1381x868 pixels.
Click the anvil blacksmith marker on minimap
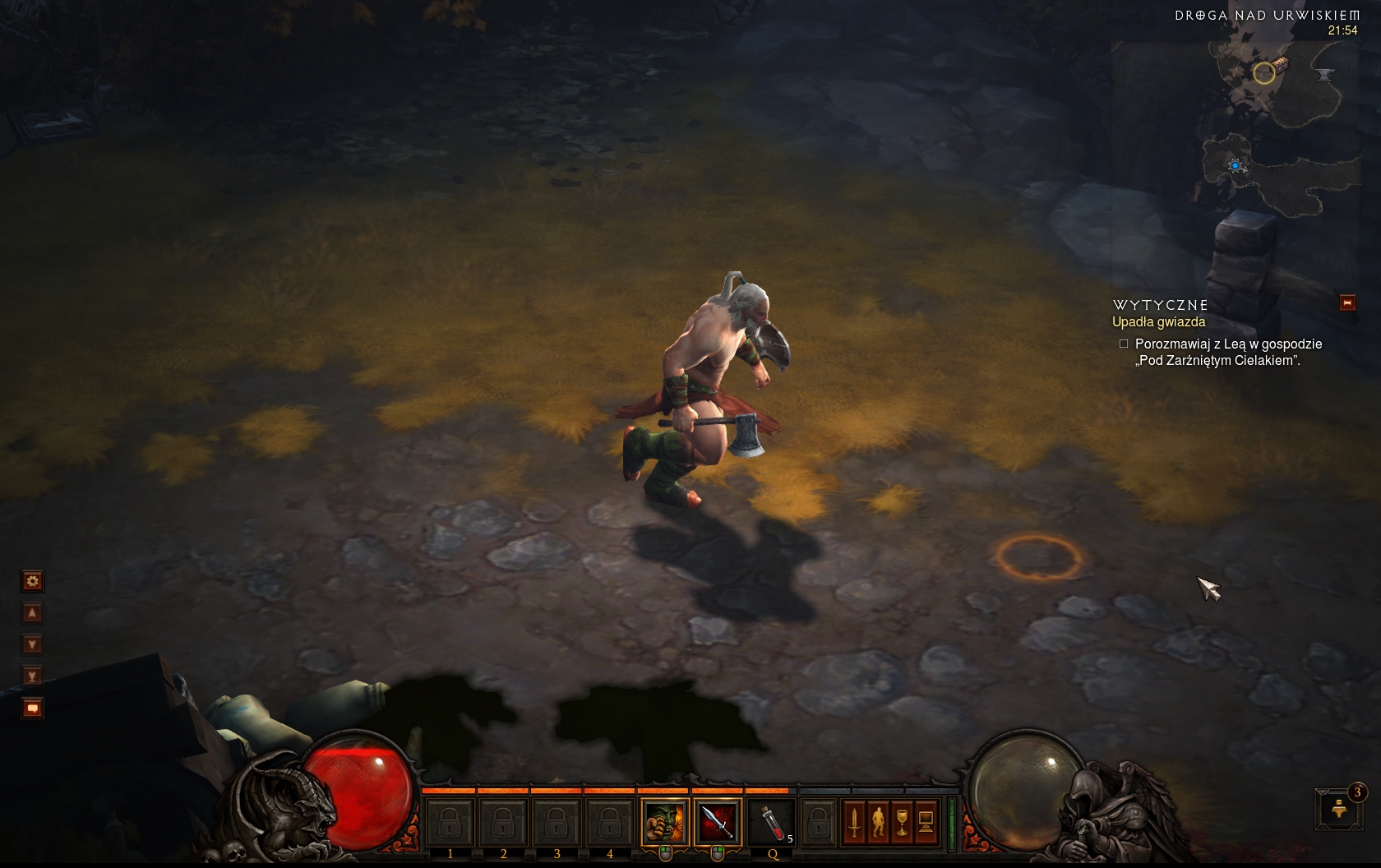point(1323,75)
